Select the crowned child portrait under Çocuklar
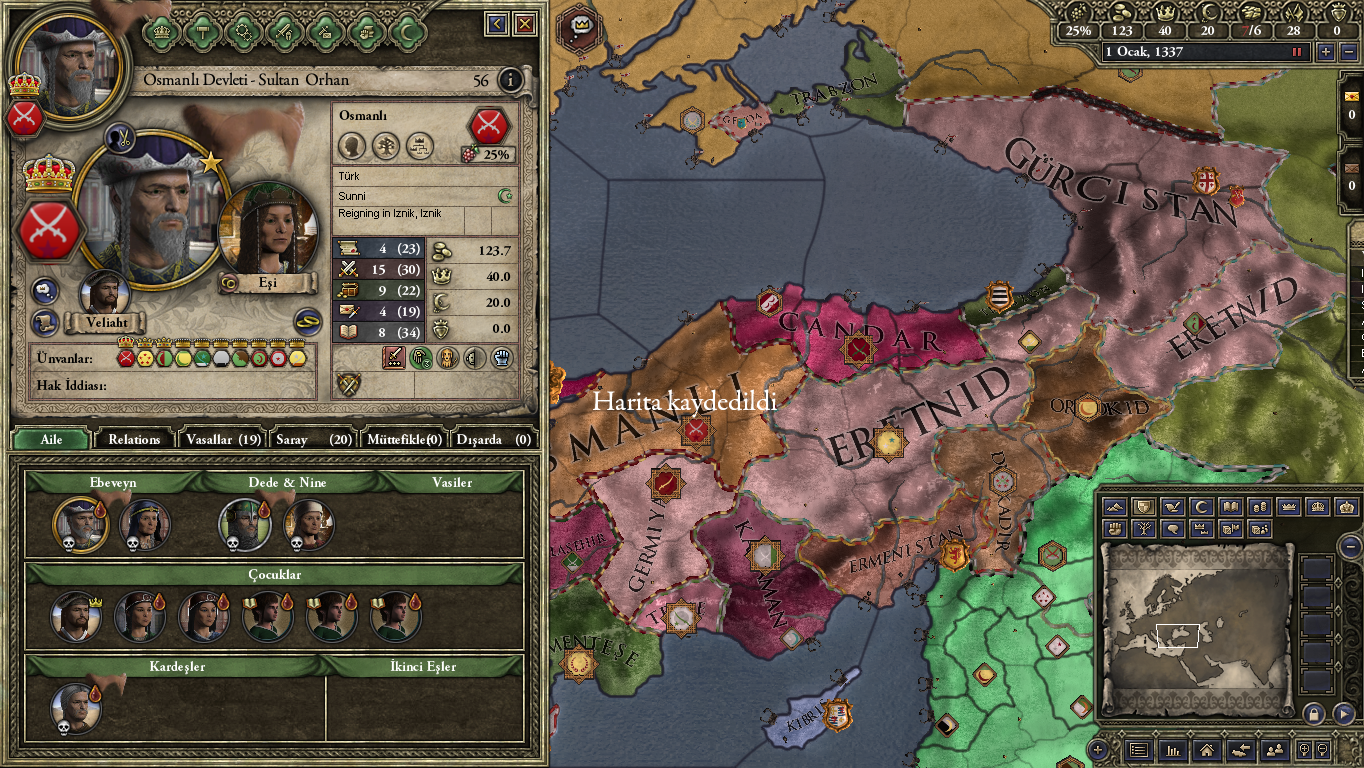The width and height of the screenshot is (1364, 768). [76, 616]
